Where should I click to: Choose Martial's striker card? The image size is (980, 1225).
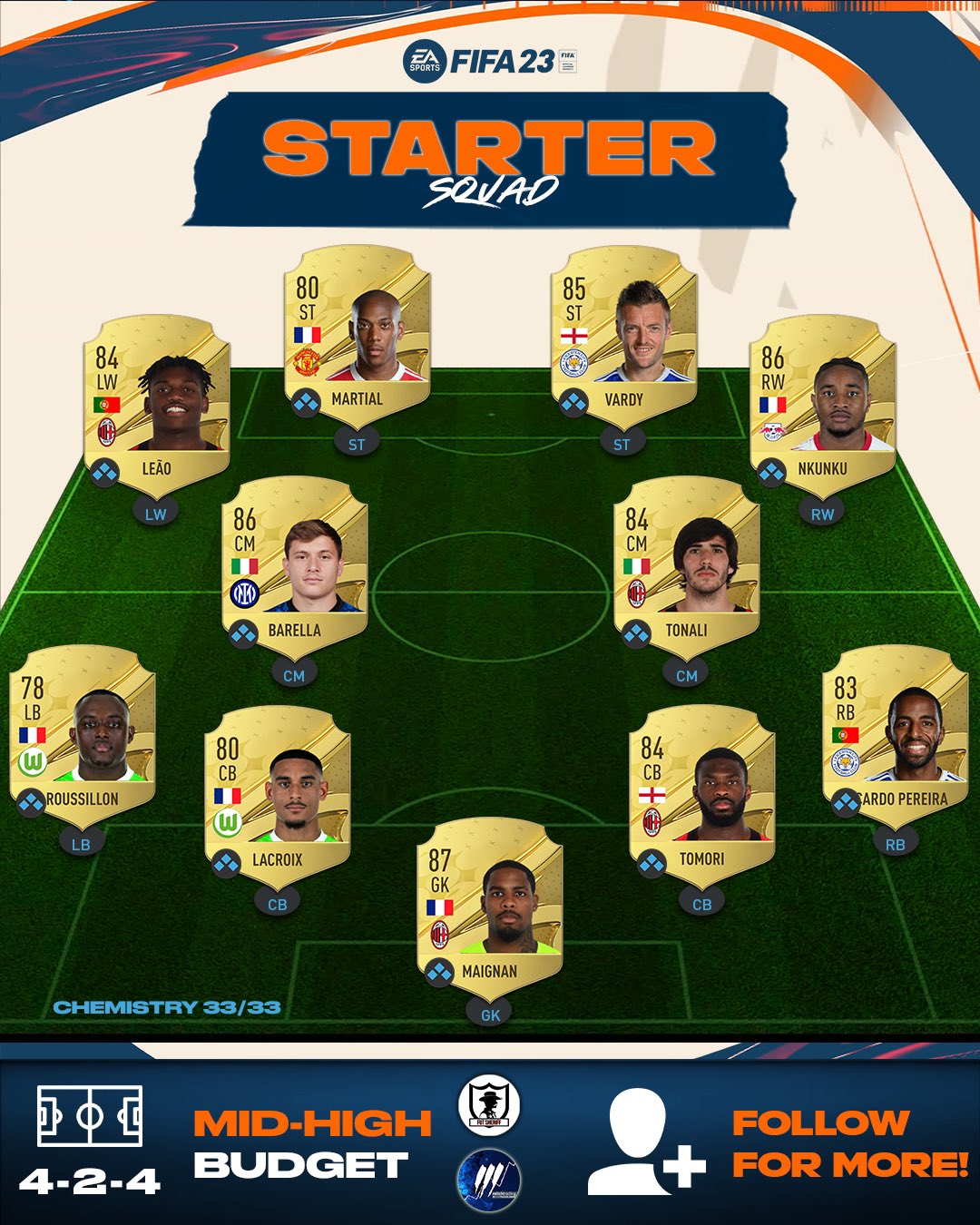pyautogui.click(x=357, y=335)
